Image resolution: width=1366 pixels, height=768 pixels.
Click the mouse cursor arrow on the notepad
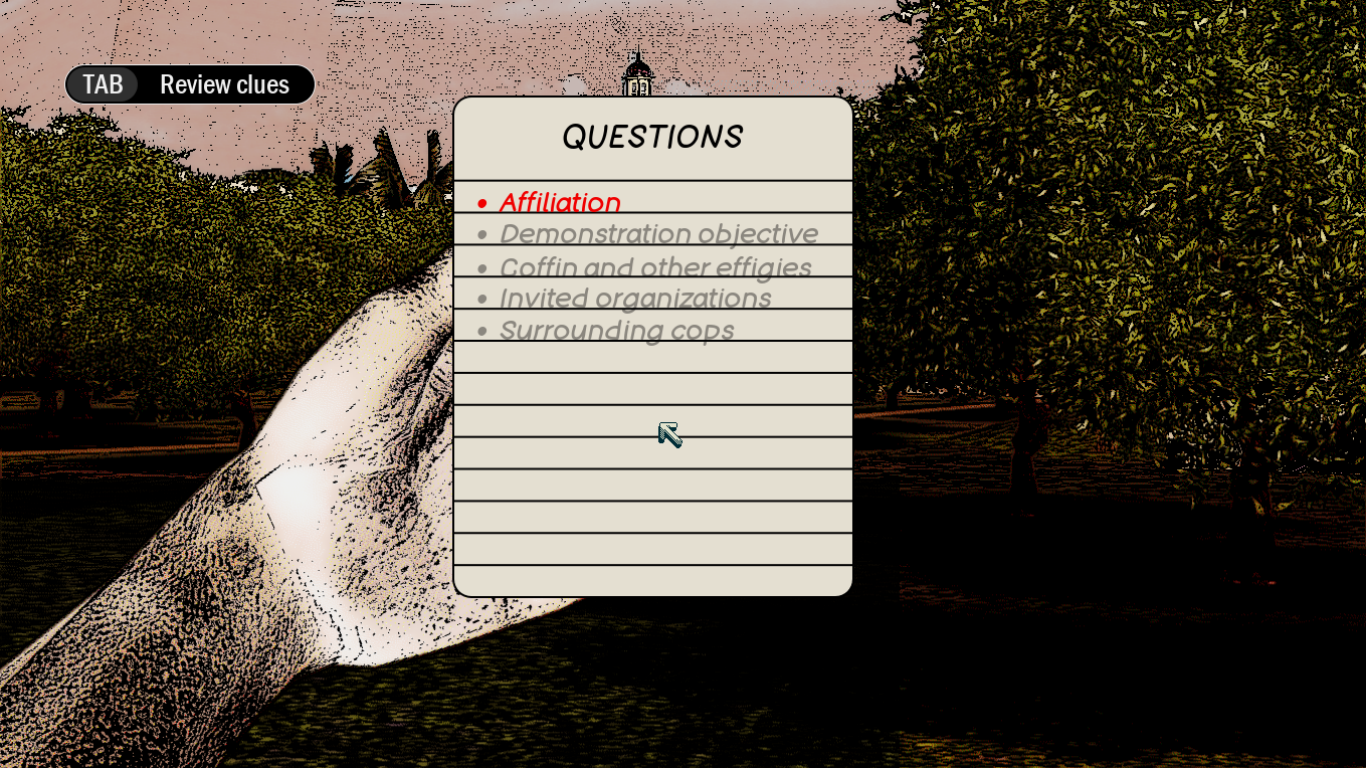click(670, 433)
